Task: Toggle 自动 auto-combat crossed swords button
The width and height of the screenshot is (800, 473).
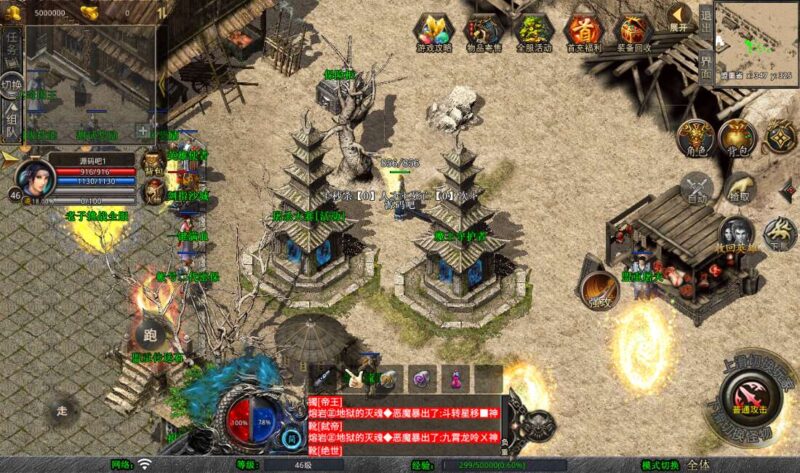Action: pyautogui.click(x=697, y=188)
